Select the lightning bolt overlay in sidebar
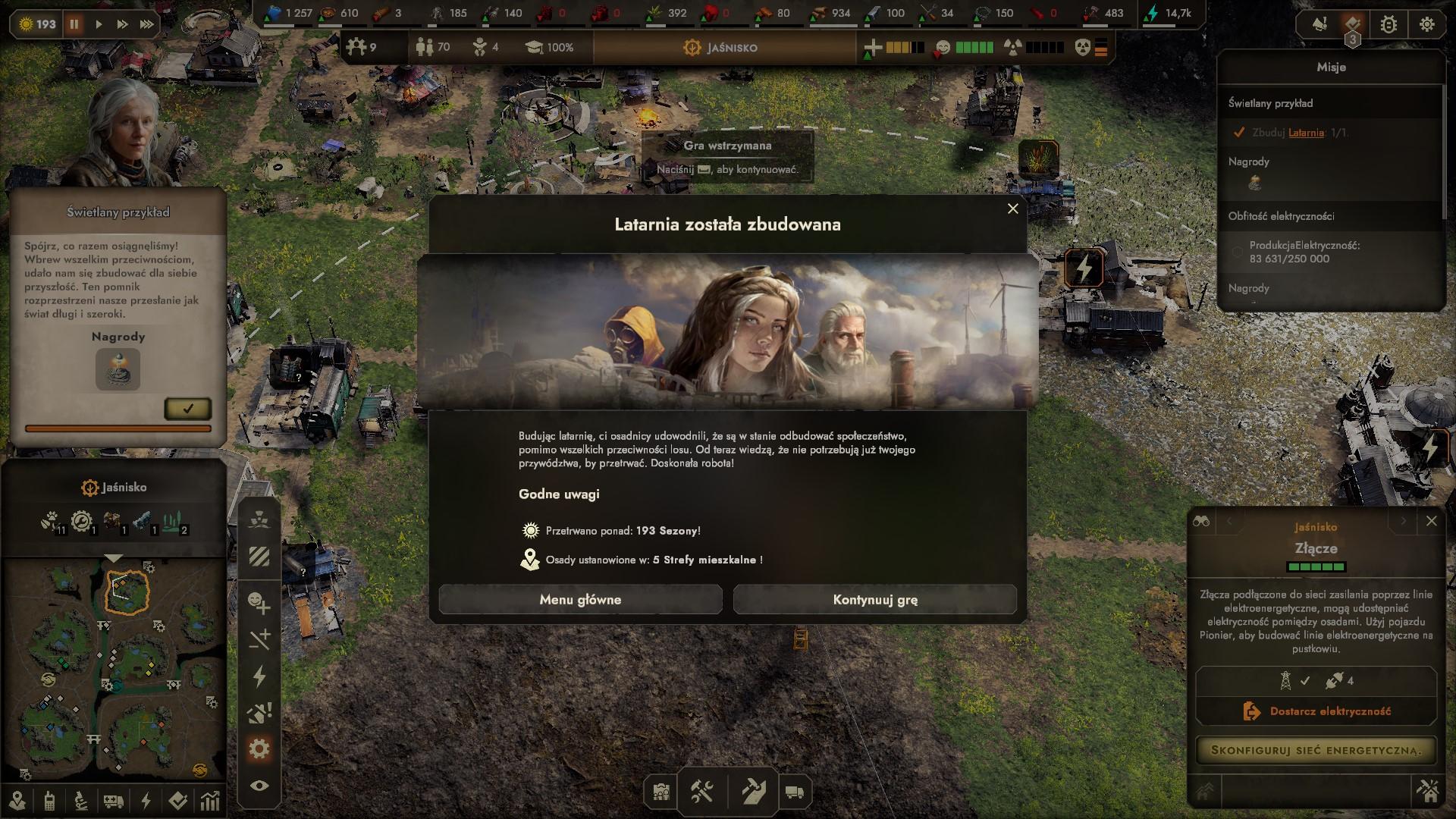Screen dimensions: 1456x819 point(259,676)
